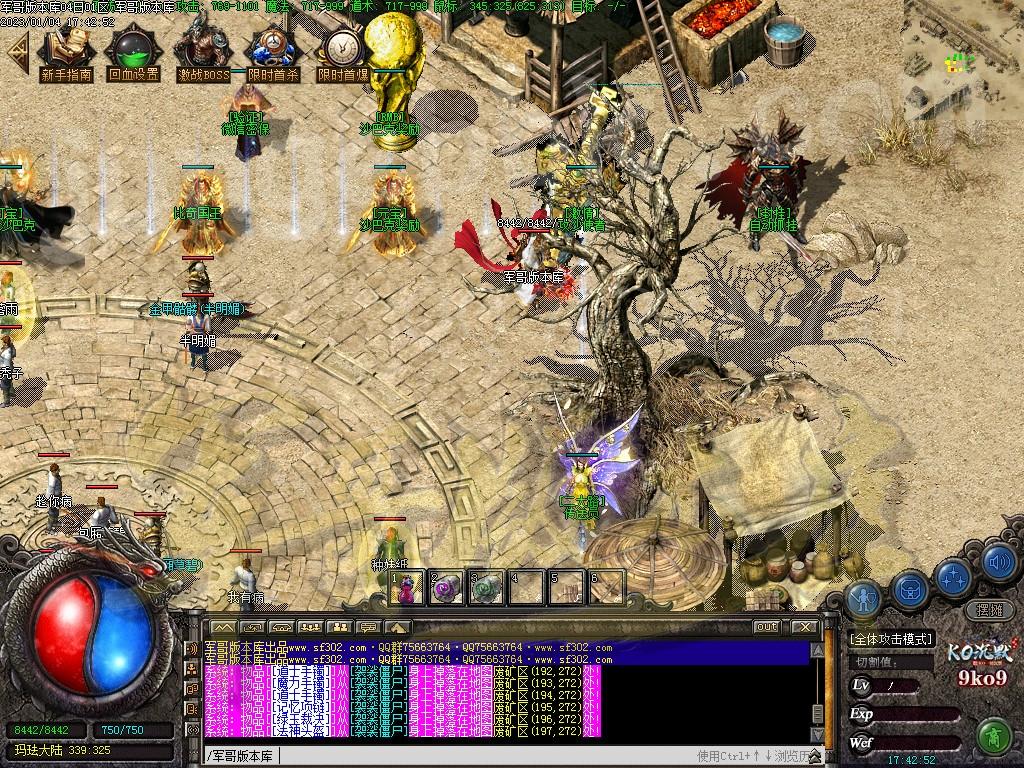Use the purple scroll in hotbar slot 2
This screenshot has height=768, width=1024.
447,588
